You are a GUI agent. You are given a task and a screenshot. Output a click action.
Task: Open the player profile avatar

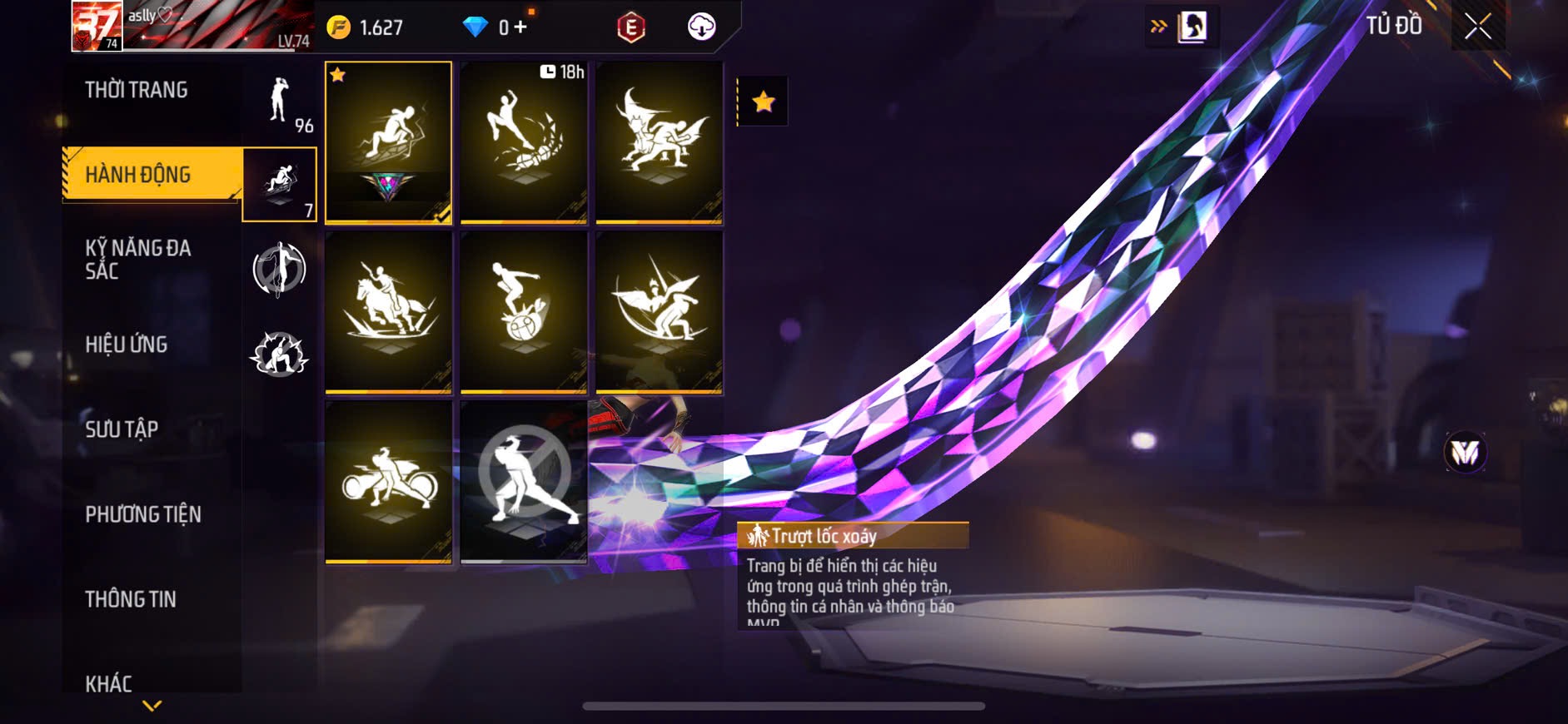pos(97,26)
